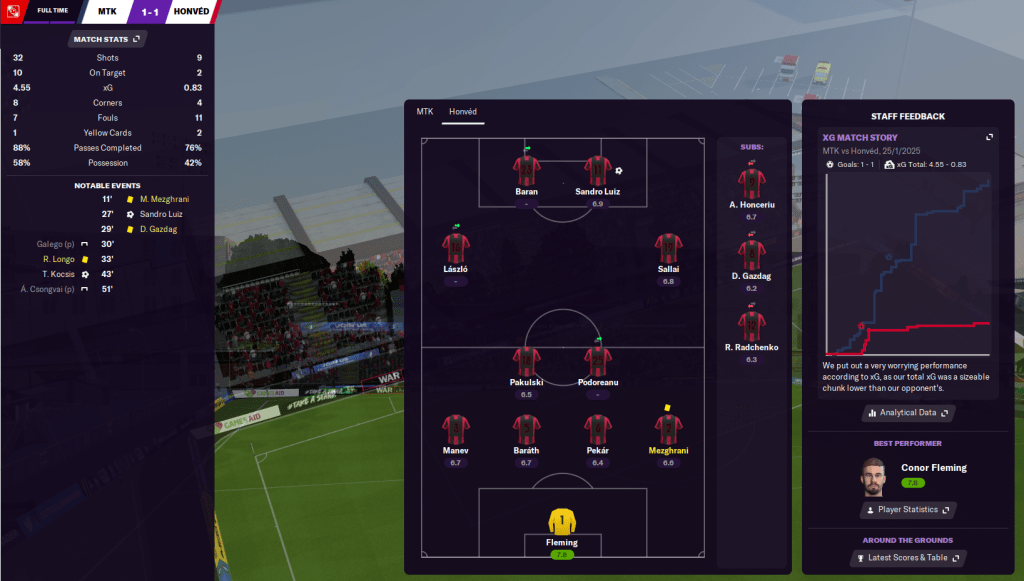Choose midfielder Podoreanu
Image resolution: width=1024 pixels, height=581 pixels.
597,363
